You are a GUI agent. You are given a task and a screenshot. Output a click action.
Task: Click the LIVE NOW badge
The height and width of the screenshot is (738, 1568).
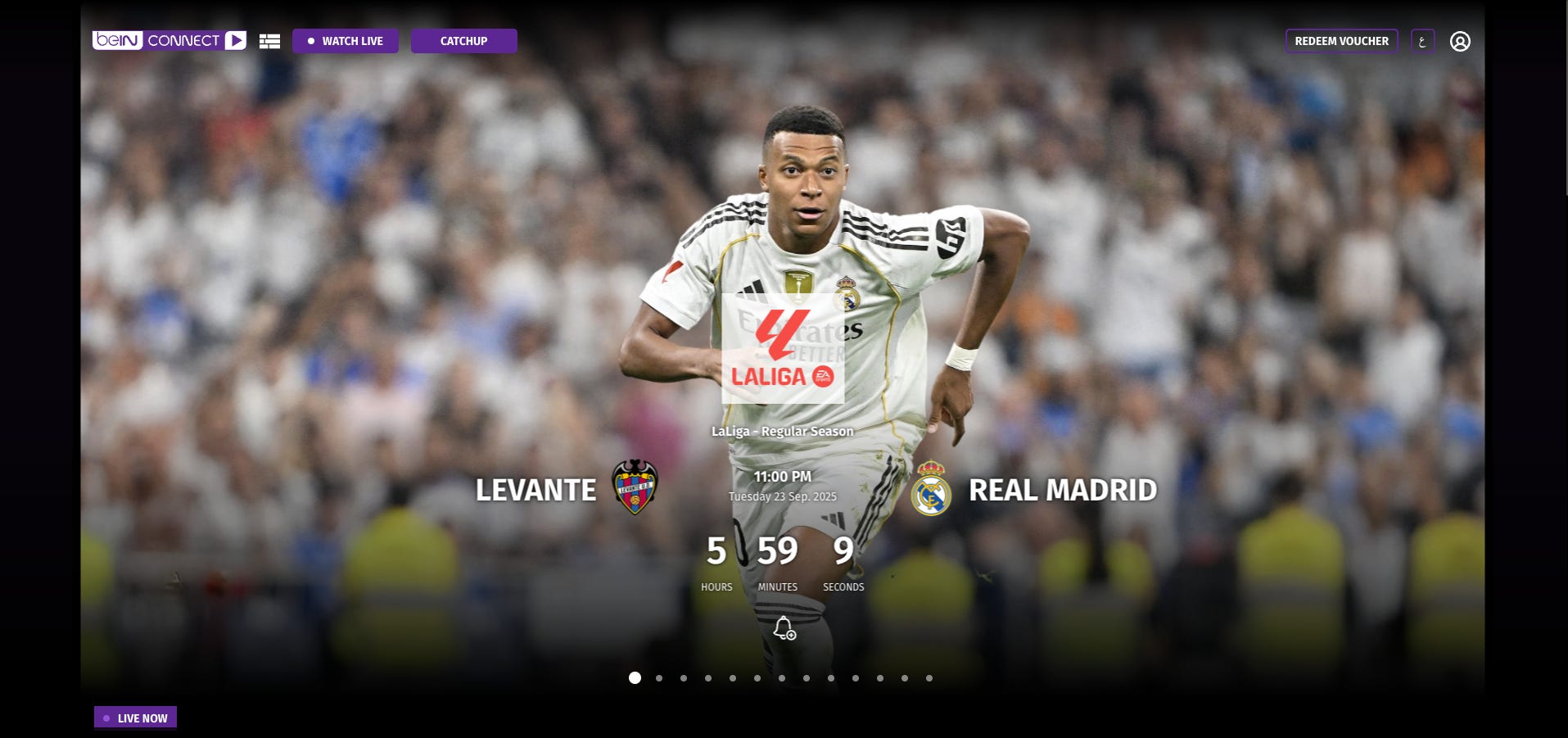(x=135, y=717)
